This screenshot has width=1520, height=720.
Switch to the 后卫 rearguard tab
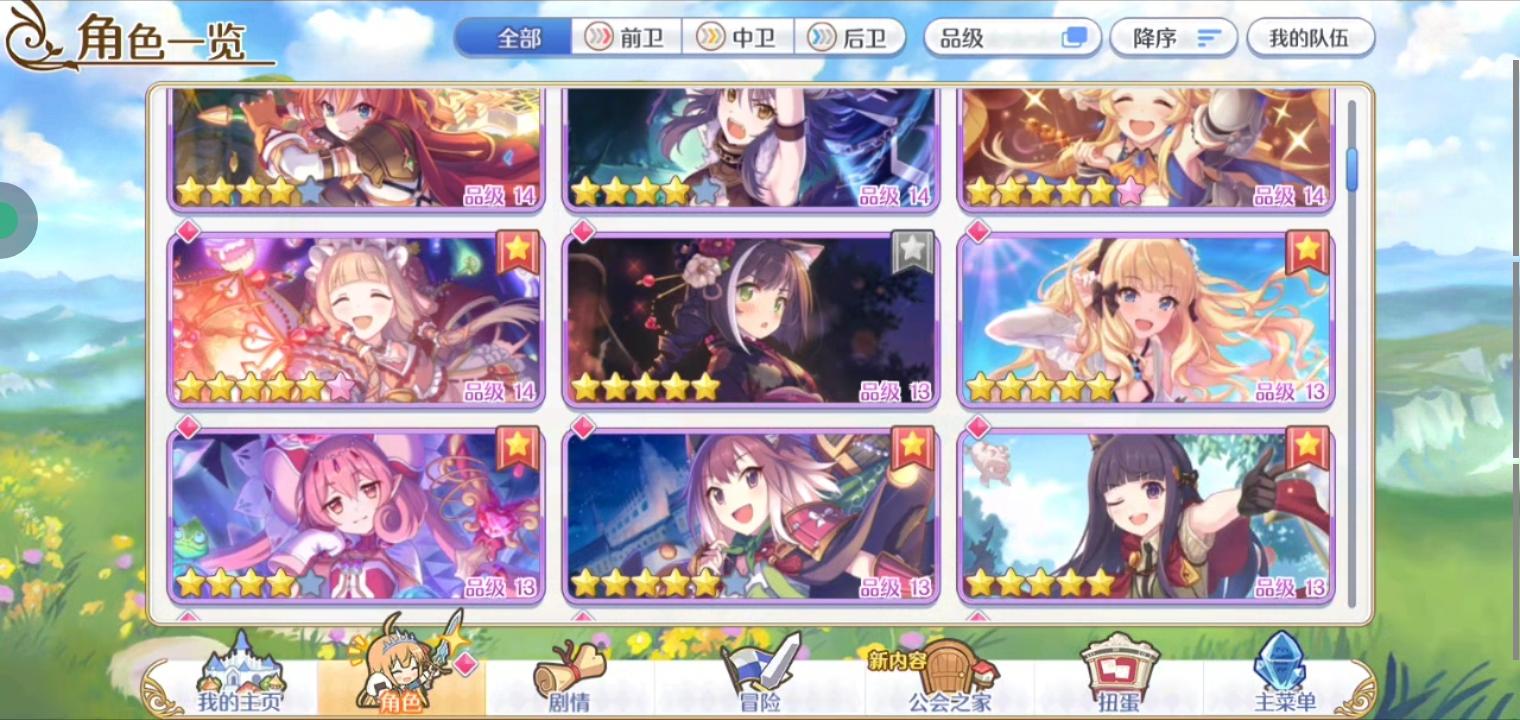tap(852, 38)
